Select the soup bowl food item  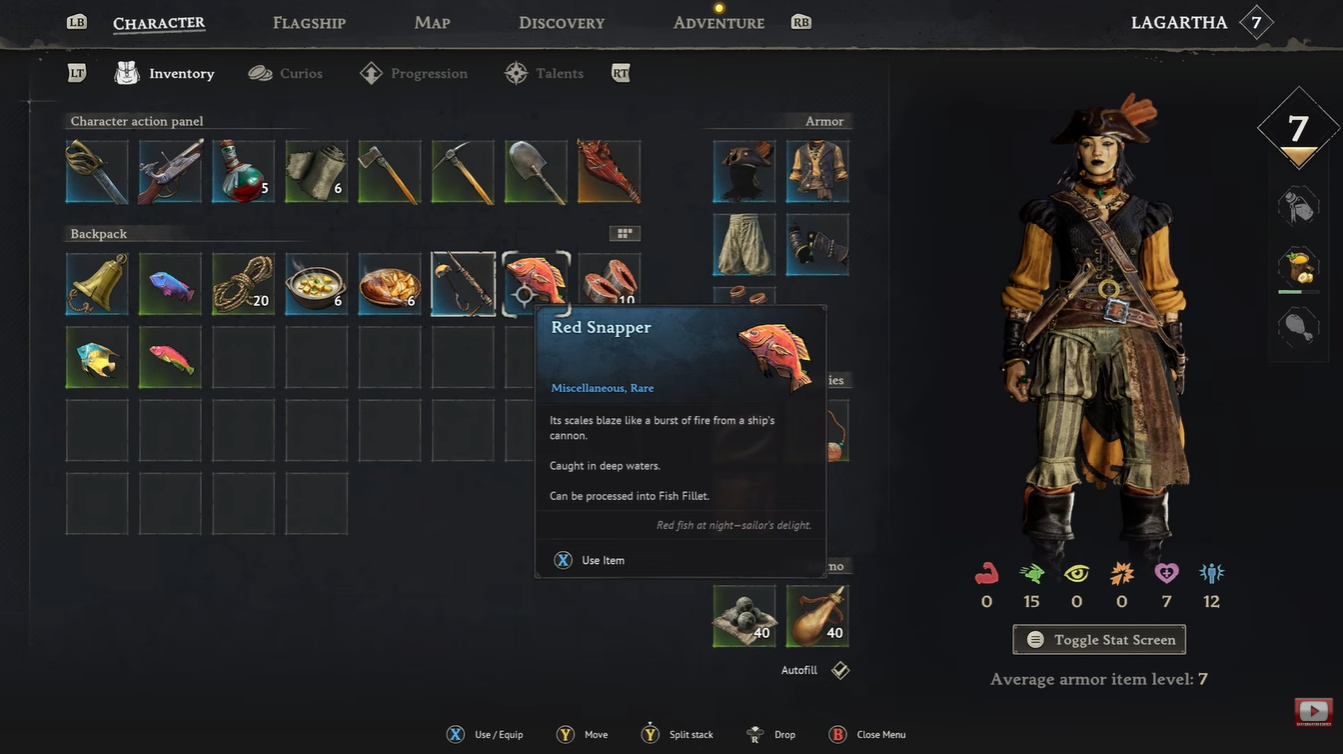[317, 284]
